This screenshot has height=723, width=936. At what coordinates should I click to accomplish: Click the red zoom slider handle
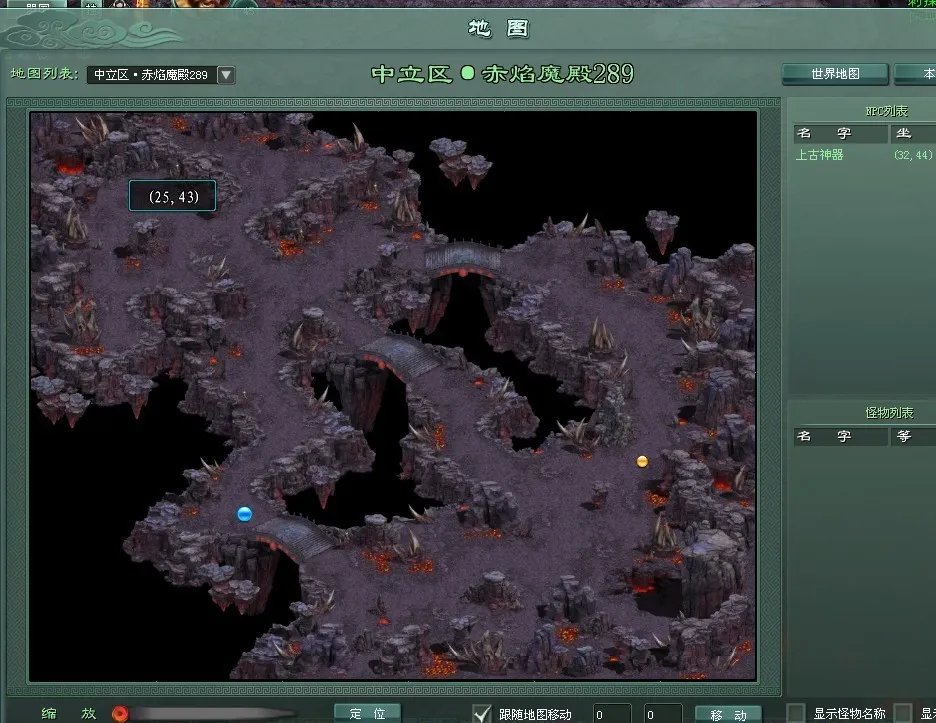pyautogui.click(x=120, y=714)
